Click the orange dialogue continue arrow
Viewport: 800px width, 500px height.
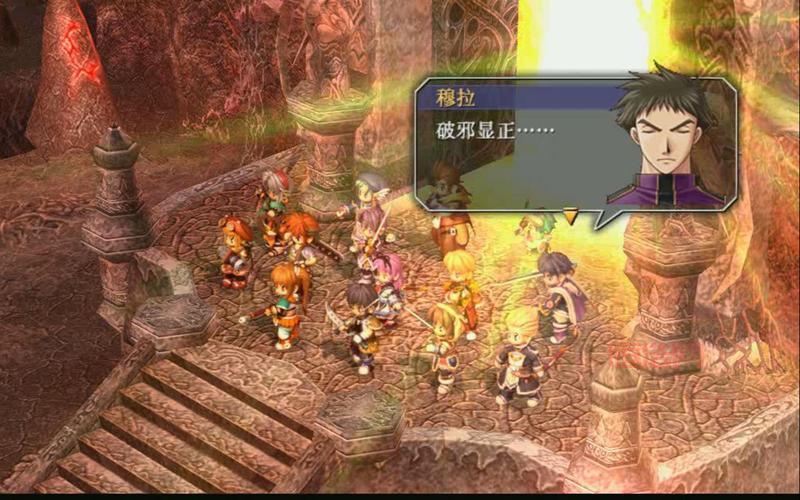tap(571, 214)
